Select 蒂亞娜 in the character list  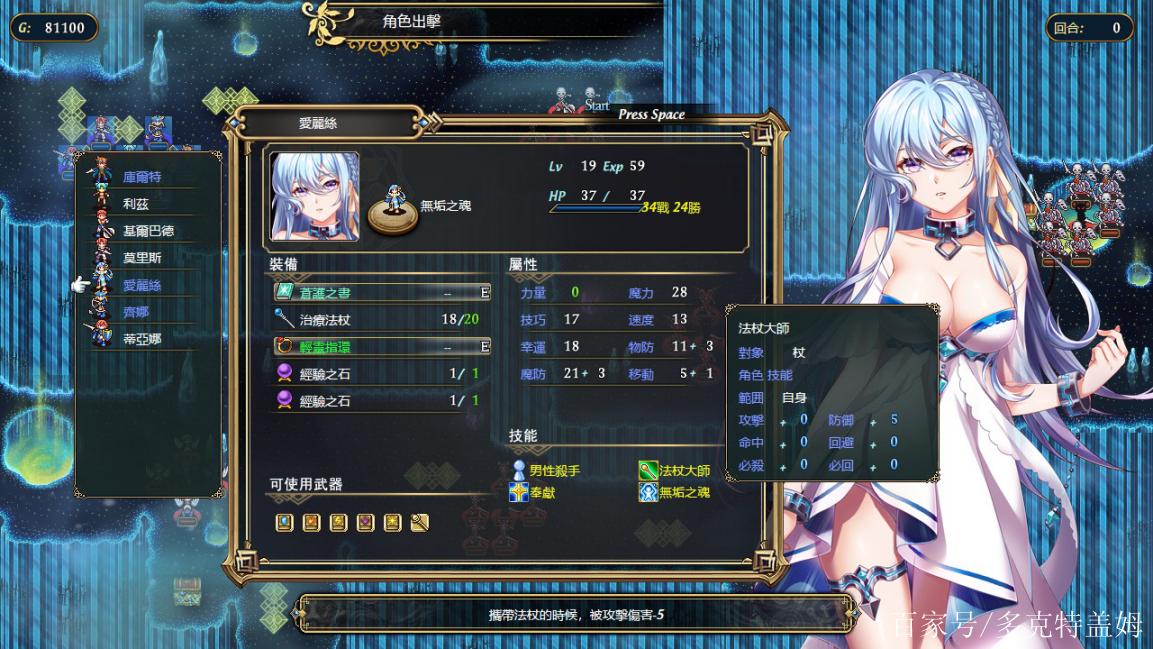[142, 339]
